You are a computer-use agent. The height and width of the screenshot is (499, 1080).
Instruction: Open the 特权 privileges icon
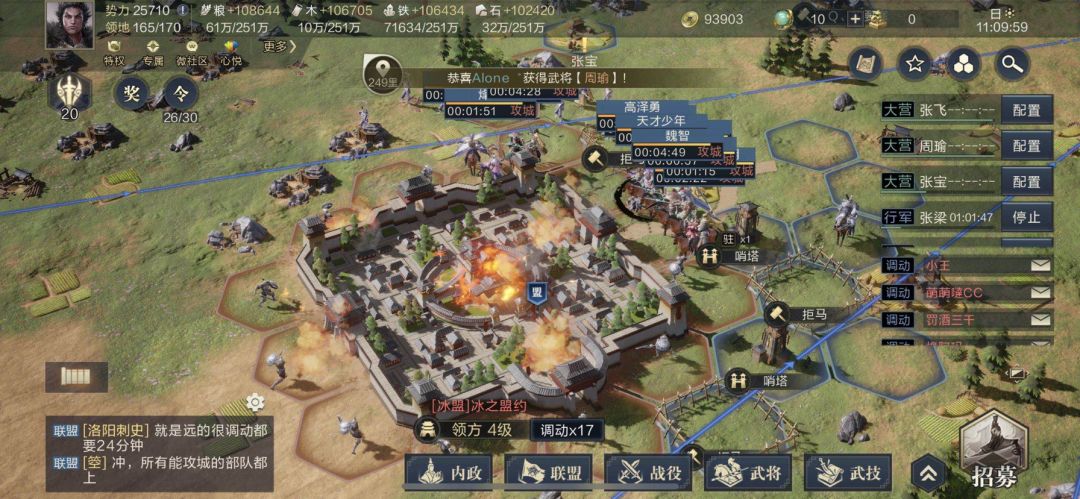[x=115, y=52]
